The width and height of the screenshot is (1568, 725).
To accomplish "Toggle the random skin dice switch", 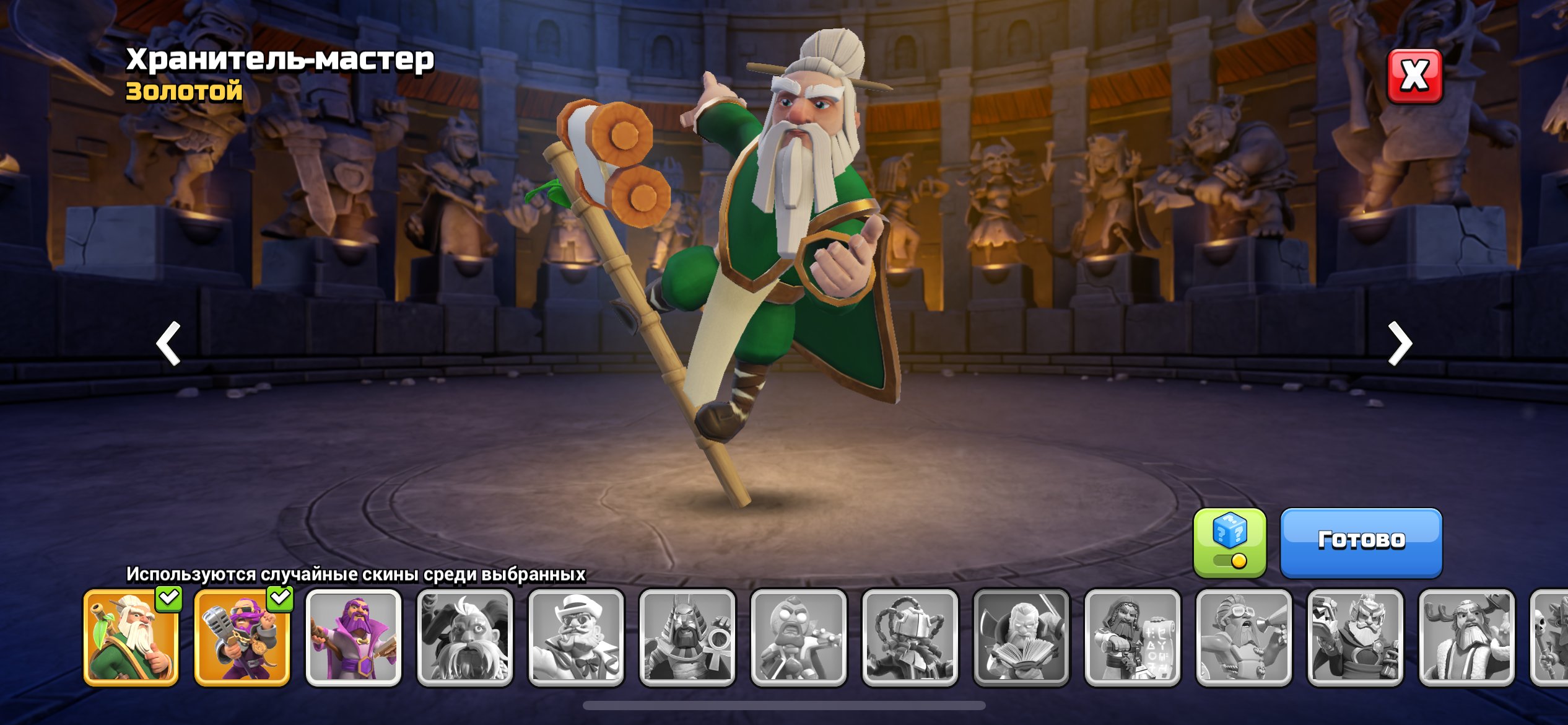I will (x=1229, y=543).
